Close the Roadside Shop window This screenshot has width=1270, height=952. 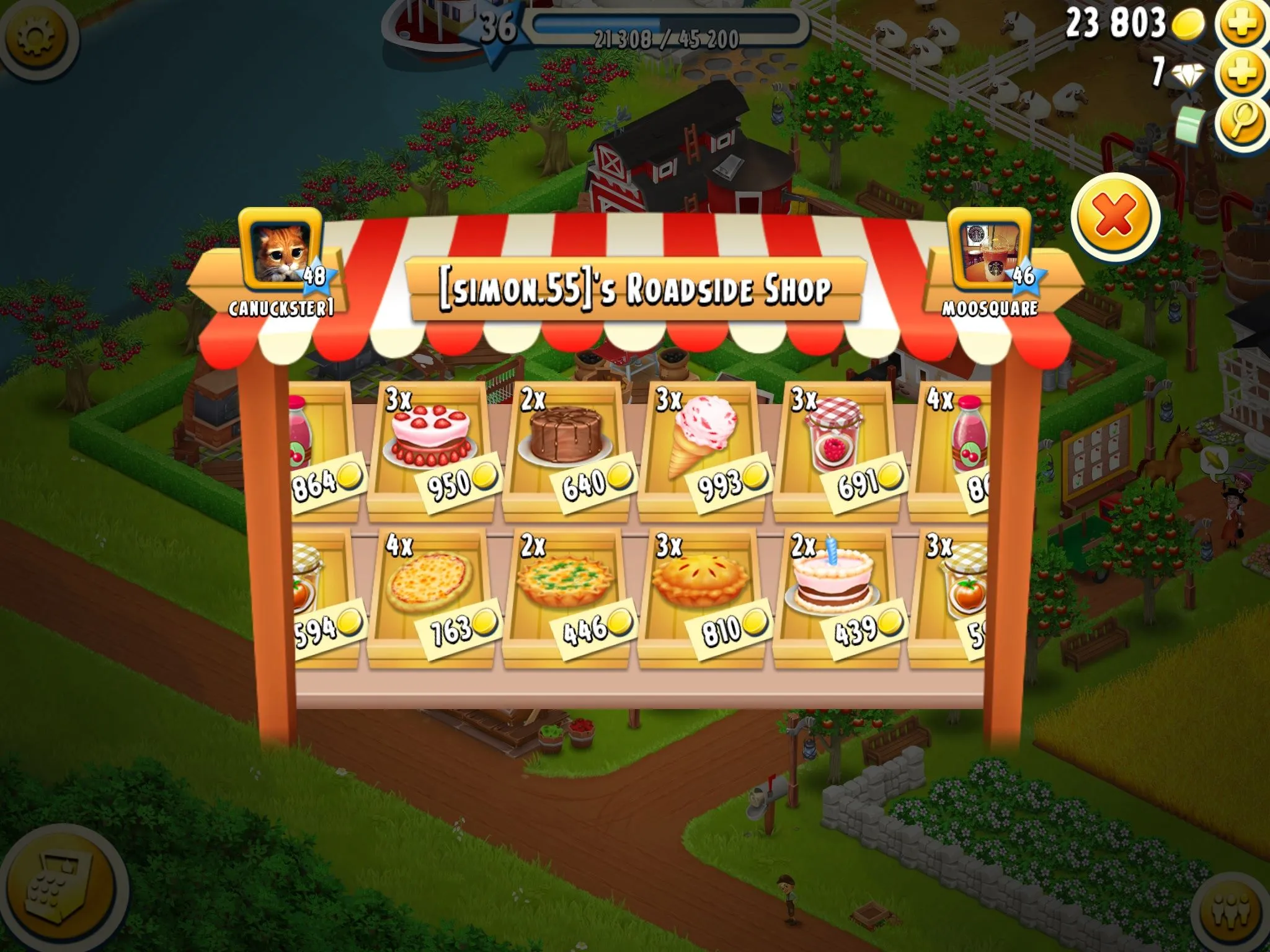click(1114, 217)
